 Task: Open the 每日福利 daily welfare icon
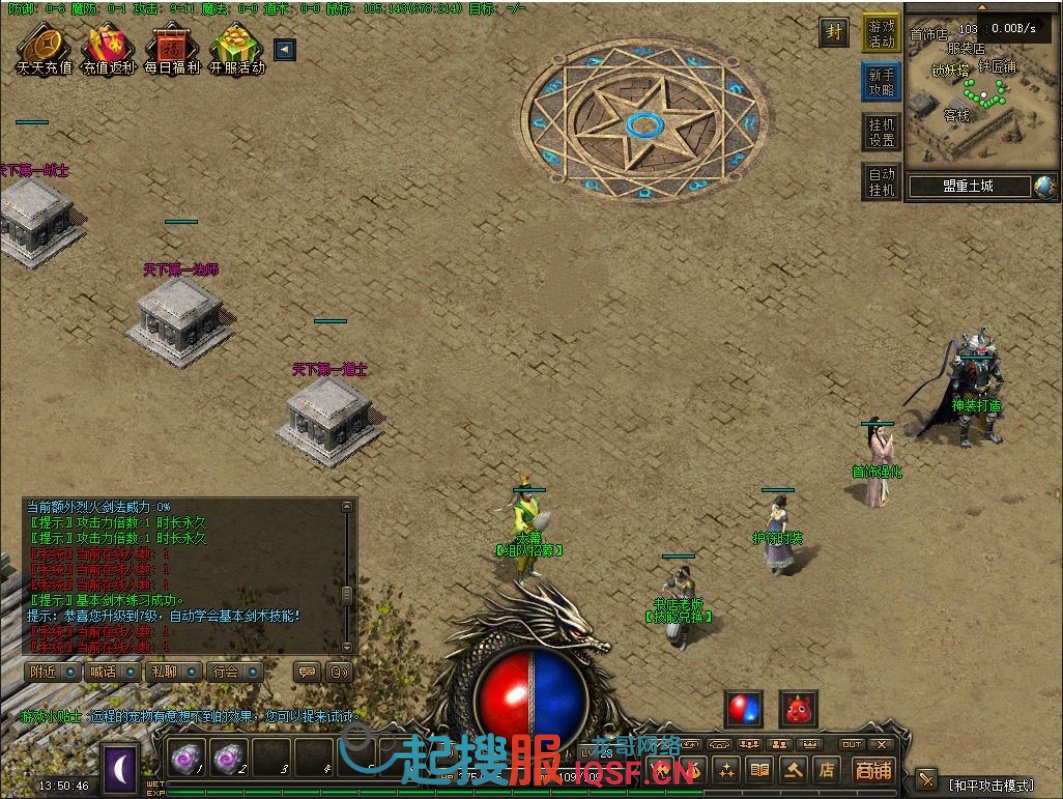coord(172,48)
